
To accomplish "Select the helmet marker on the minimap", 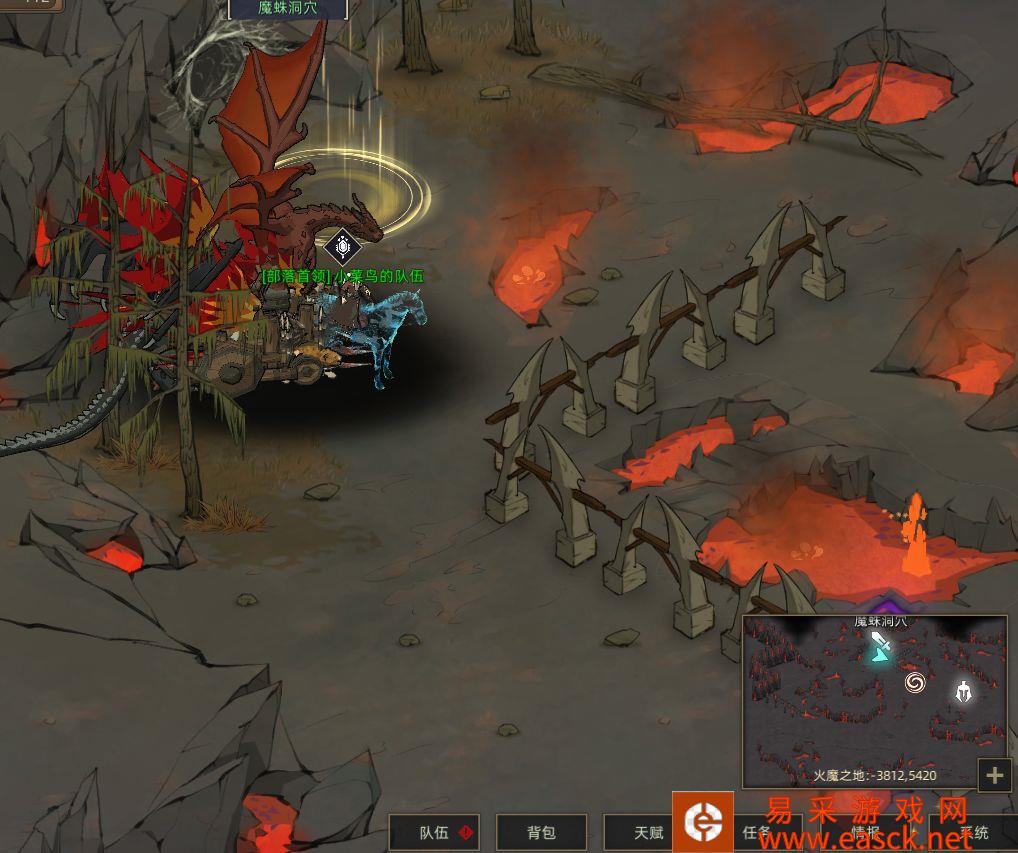I will tap(962, 691).
